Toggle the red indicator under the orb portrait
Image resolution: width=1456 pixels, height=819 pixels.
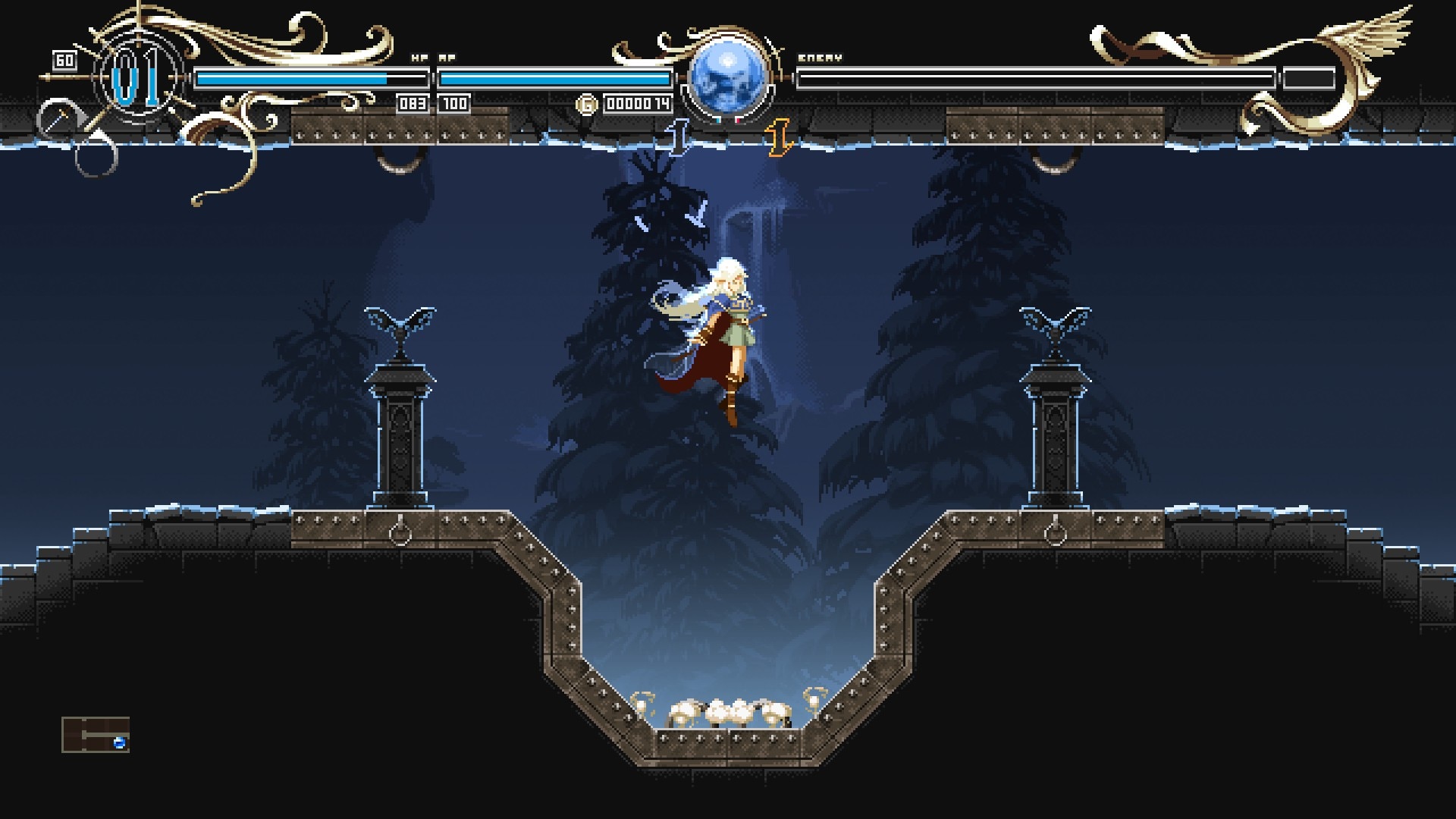coord(739,120)
